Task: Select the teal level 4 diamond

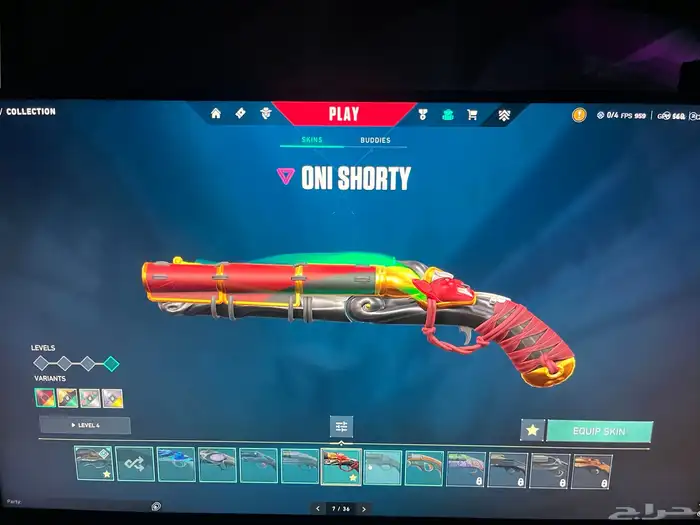Action: (112, 364)
